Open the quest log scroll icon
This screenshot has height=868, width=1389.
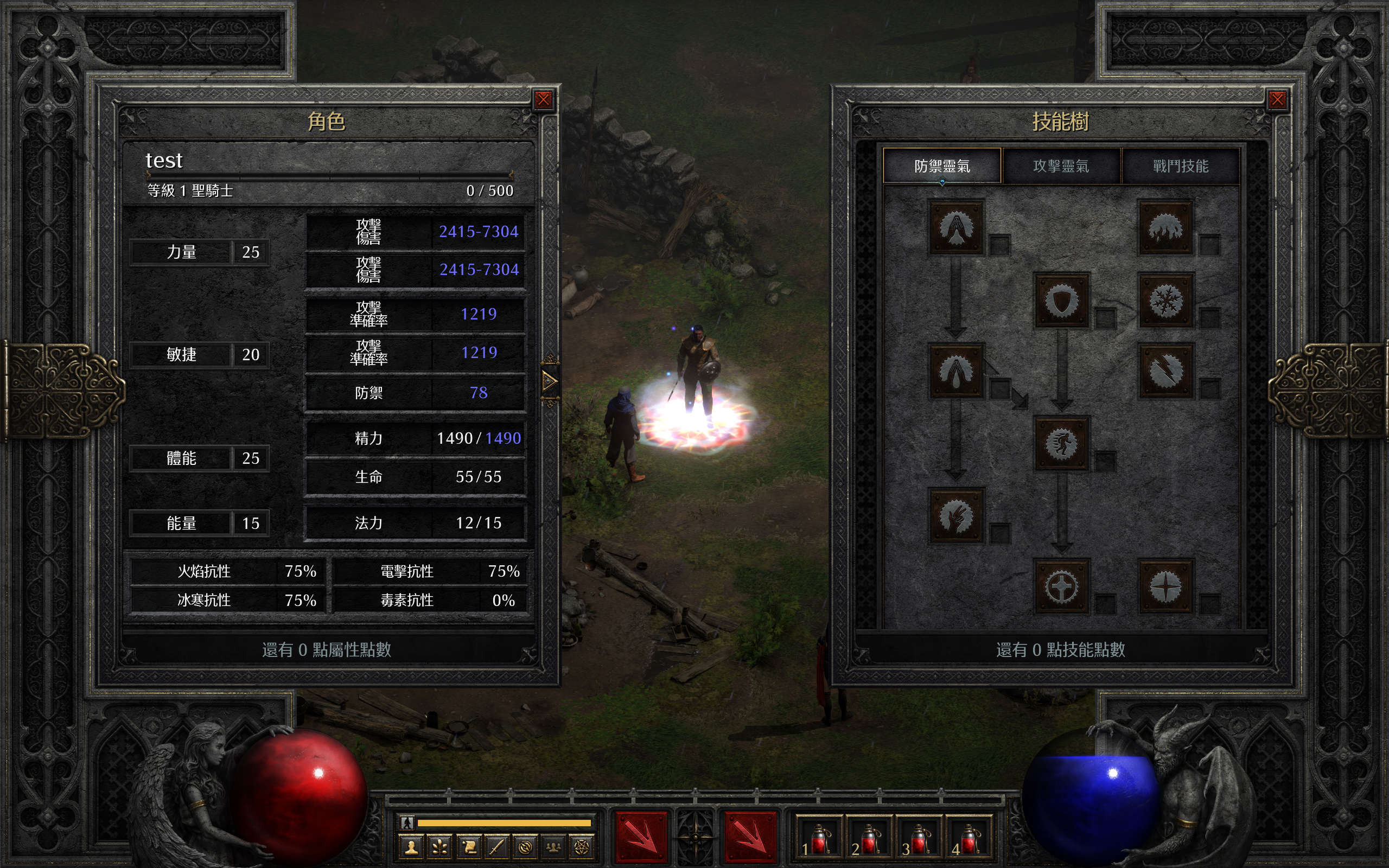[468, 847]
